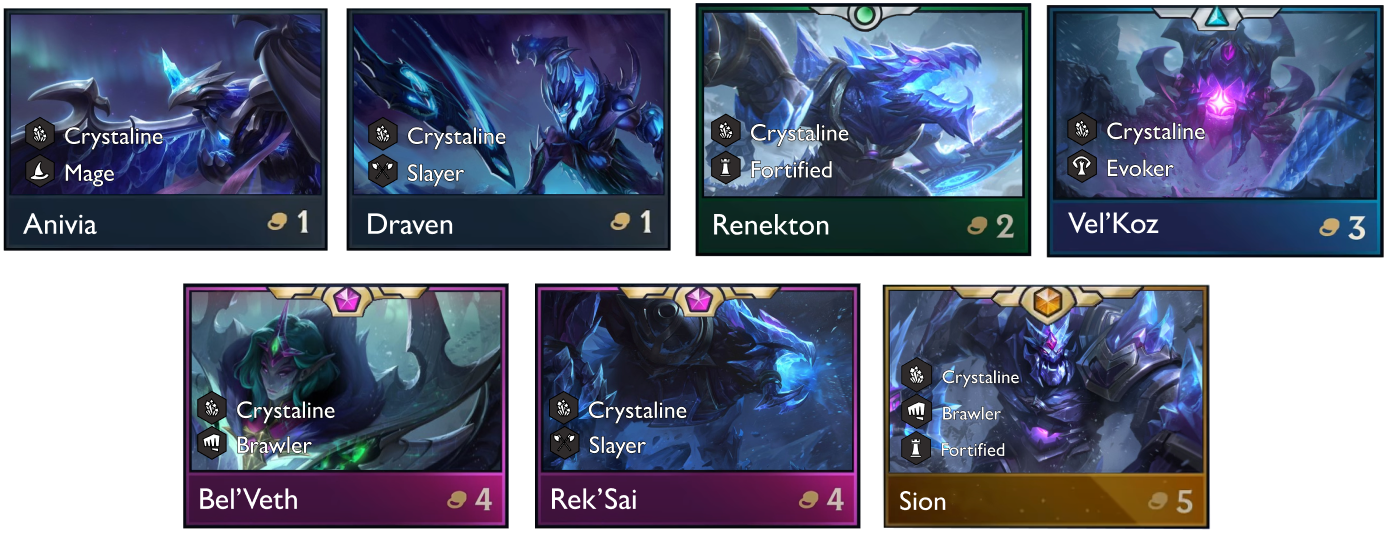Click Vel'Koz's Evoker trait icon

tap(1081, 168)
